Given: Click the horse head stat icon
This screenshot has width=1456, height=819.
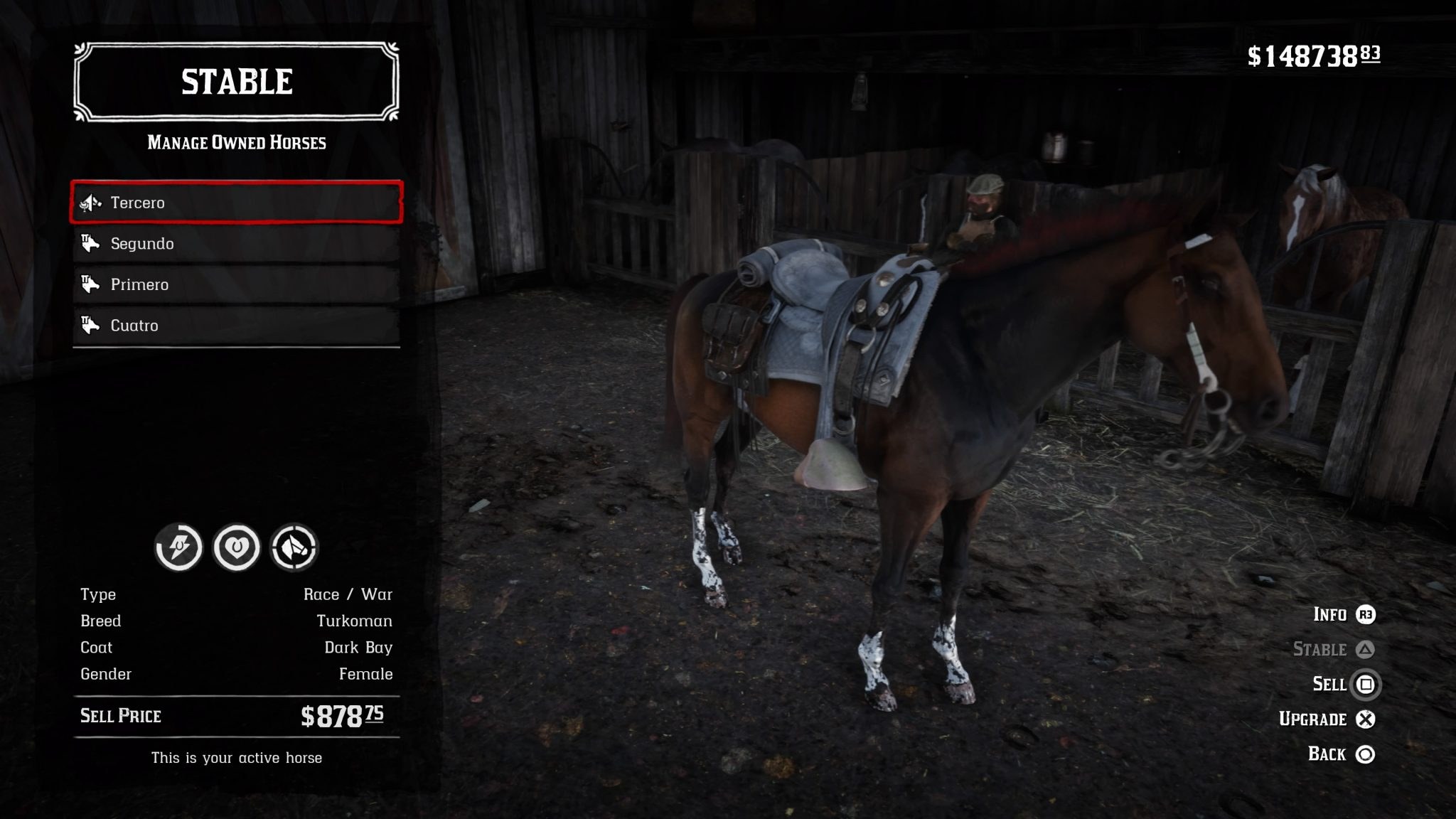Looking at the screenshot, I should (x=294, y=547).
